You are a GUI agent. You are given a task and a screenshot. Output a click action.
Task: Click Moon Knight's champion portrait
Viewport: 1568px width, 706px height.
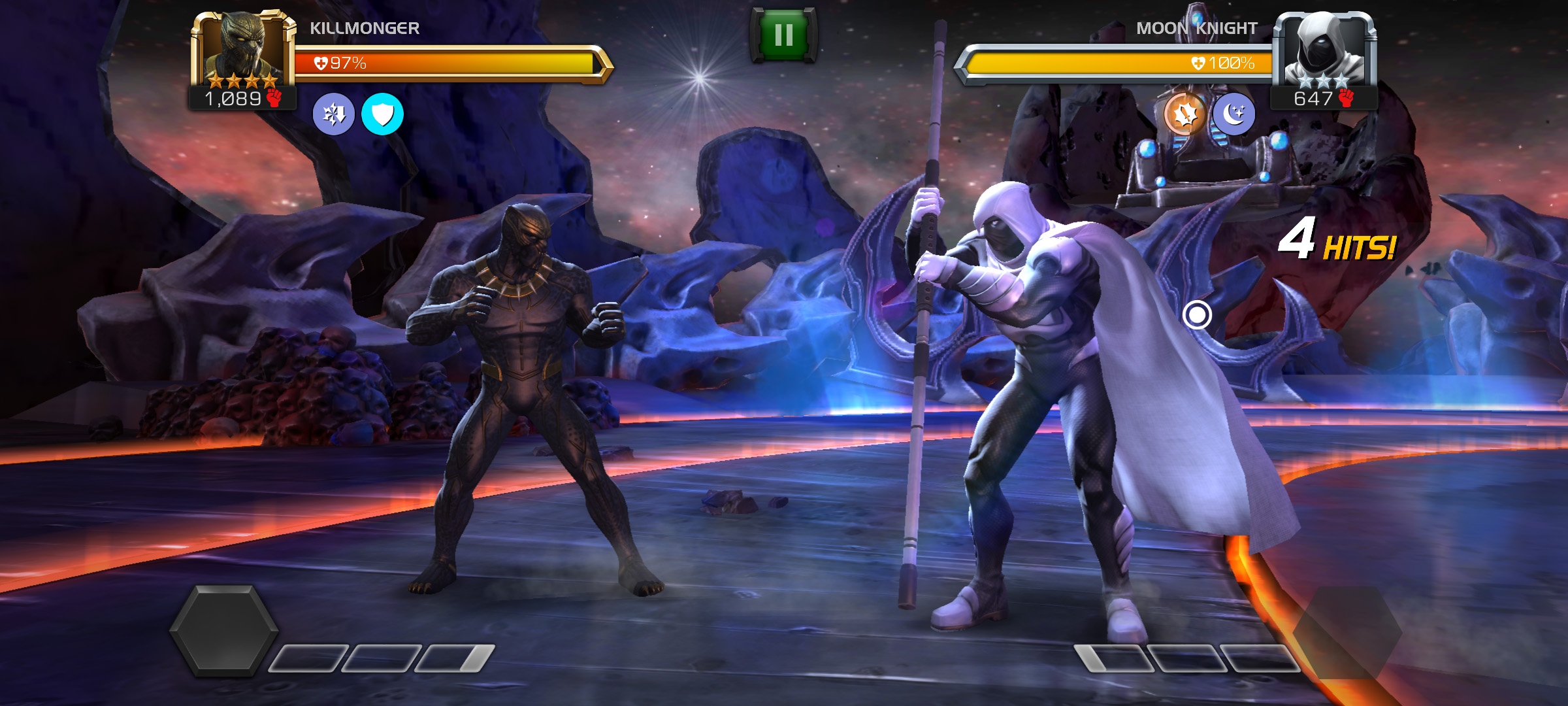point(1324,51)
